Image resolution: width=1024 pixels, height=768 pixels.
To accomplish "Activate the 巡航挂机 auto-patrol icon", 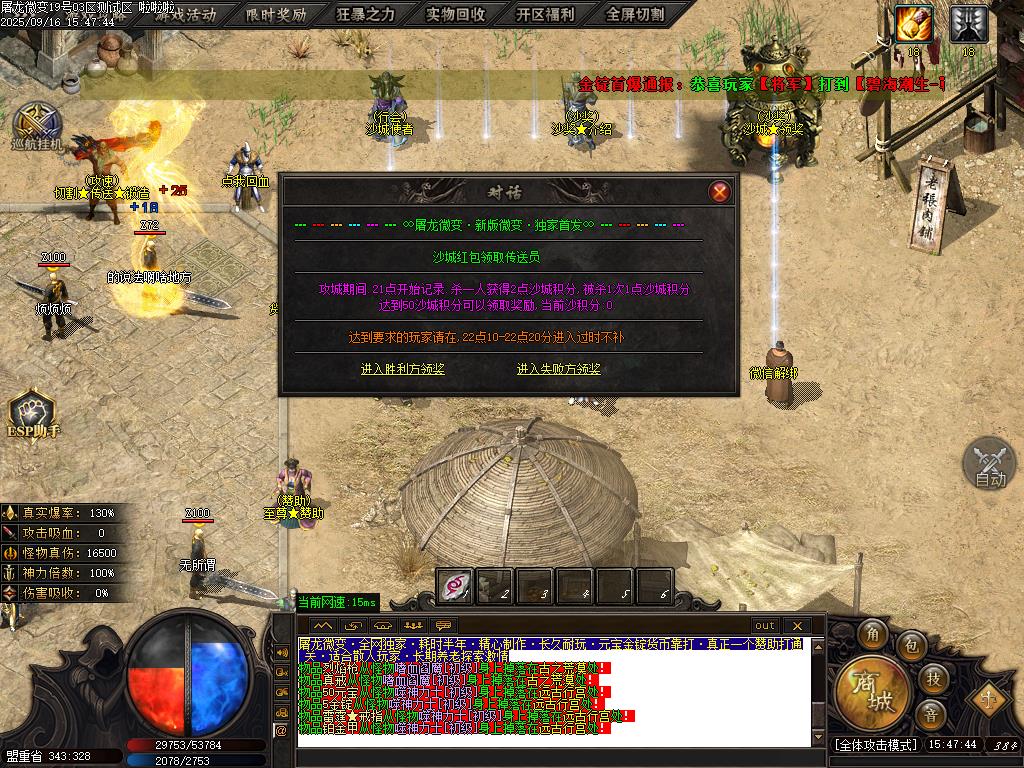I will pyautogui.click(x=36, y=125).
